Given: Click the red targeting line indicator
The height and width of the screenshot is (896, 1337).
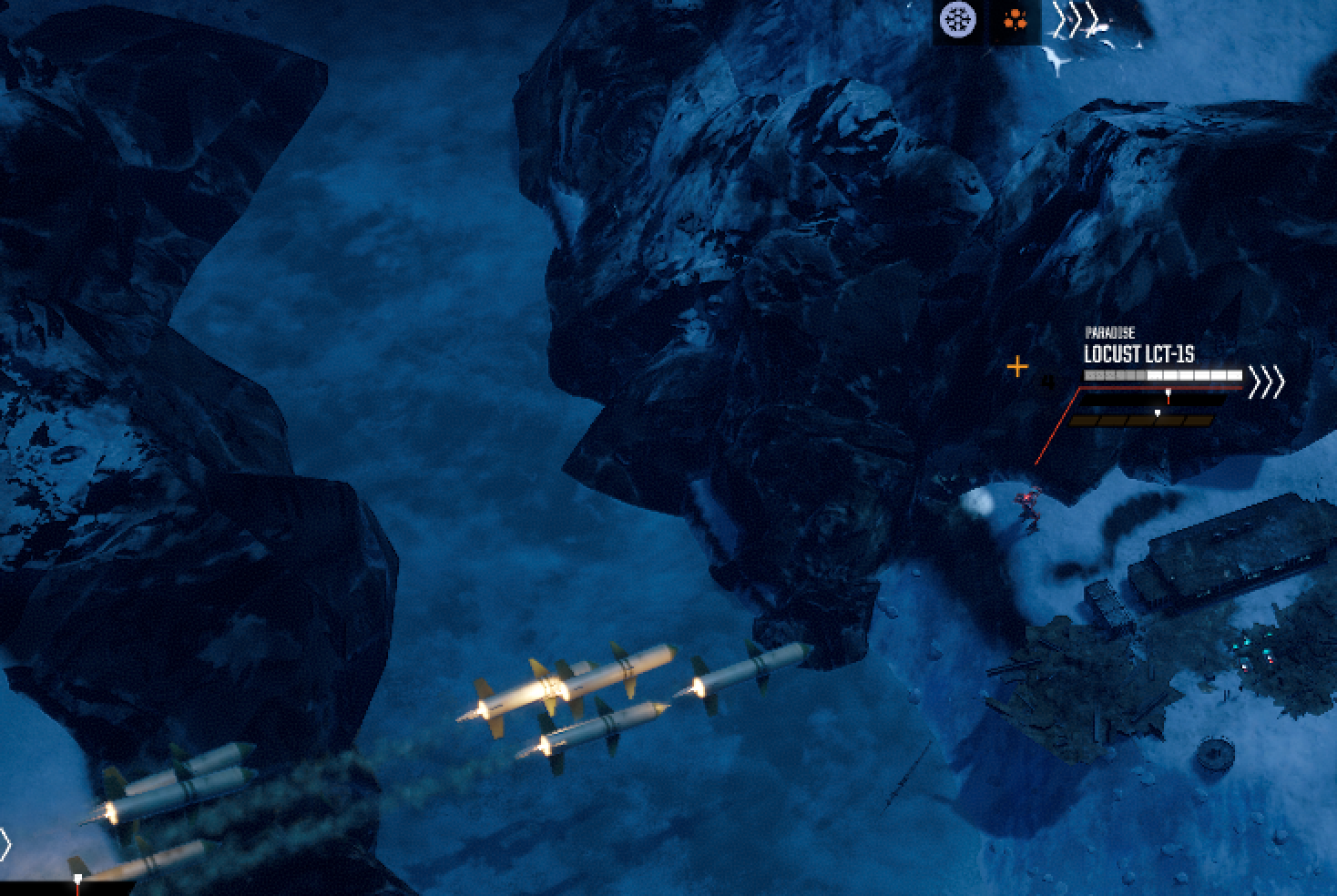Looking at the screenshot, I should (1056, 428).
